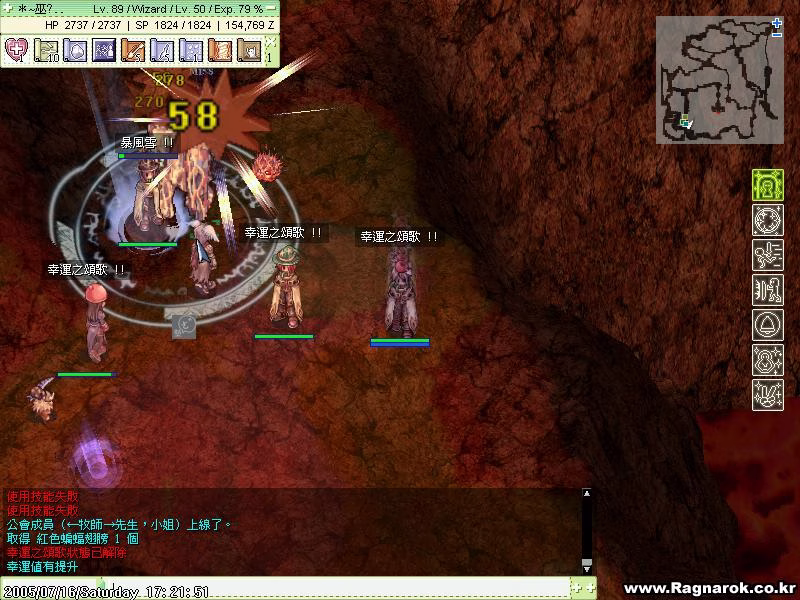Cast the dark blue sparkle skill
Image resolution: width=800 pixels, height=600 pixels.
pos(104,49)
